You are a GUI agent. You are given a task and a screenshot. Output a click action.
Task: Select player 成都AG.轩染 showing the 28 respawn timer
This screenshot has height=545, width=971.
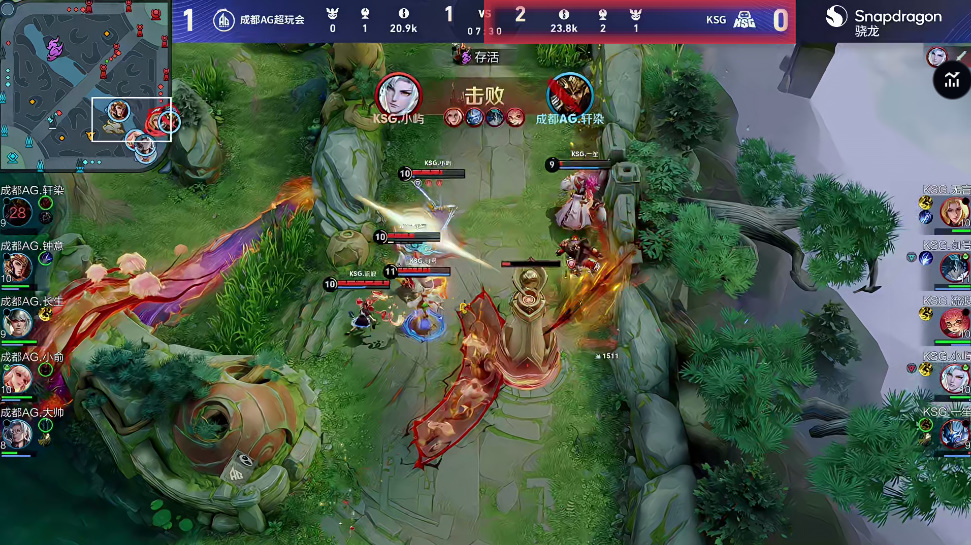(18, 212)
